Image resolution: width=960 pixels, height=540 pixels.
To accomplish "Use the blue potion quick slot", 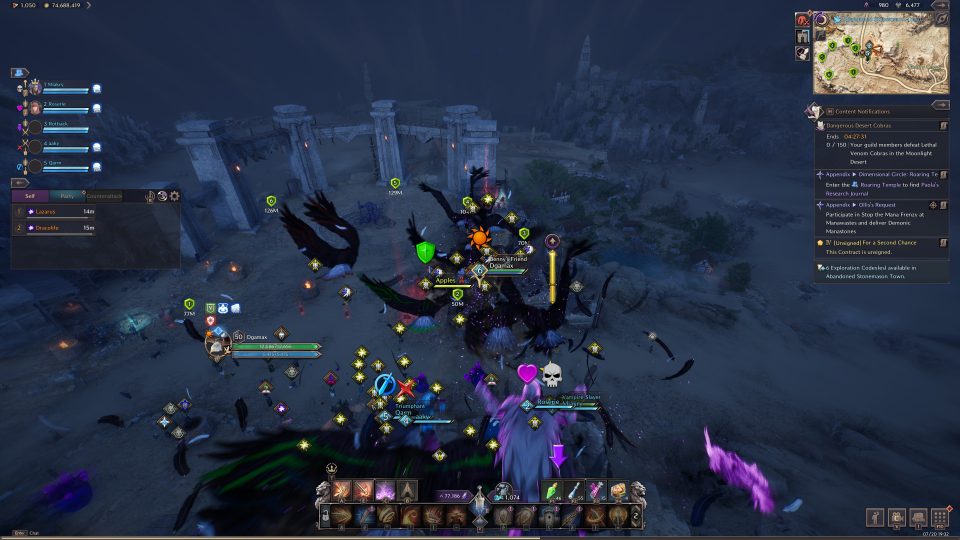I will coord(575,492).
